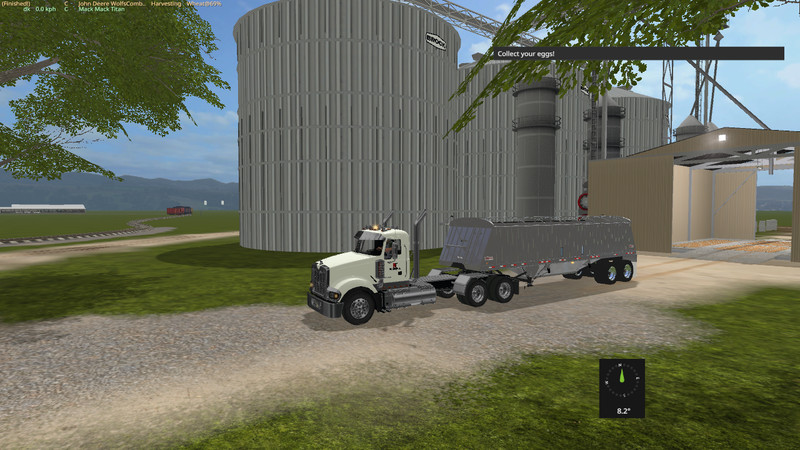Click the "Collect your eggs!" notification bar
800x450 pixels.
coord(640,53)
